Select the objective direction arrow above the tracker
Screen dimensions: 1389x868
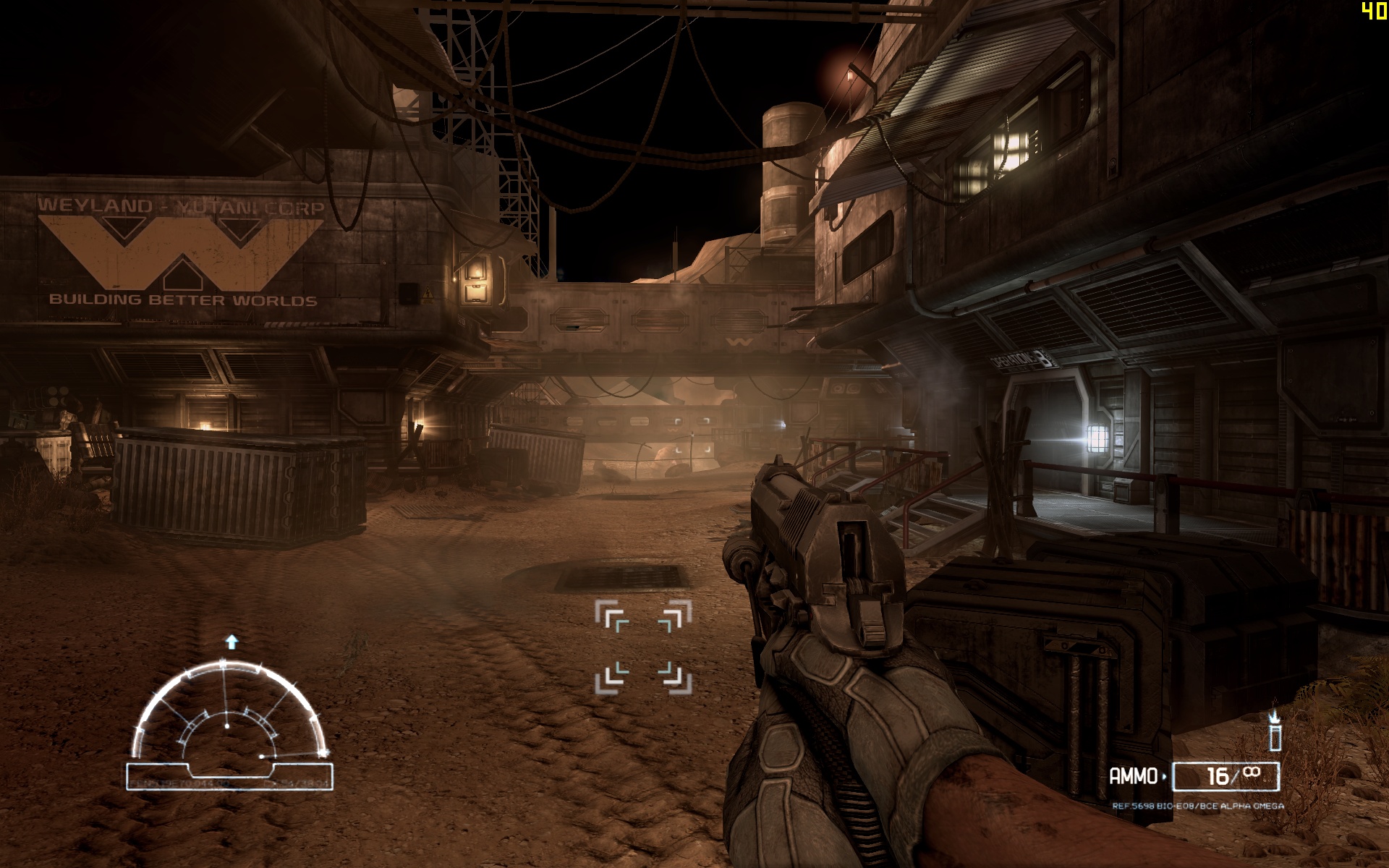click(231, 642)
